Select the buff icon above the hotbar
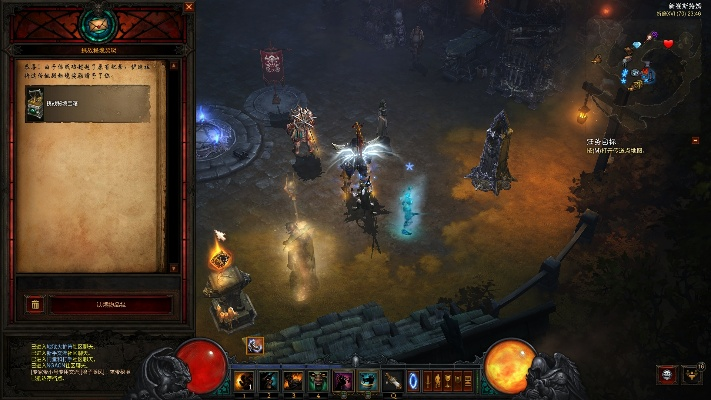 coord(255,345)
